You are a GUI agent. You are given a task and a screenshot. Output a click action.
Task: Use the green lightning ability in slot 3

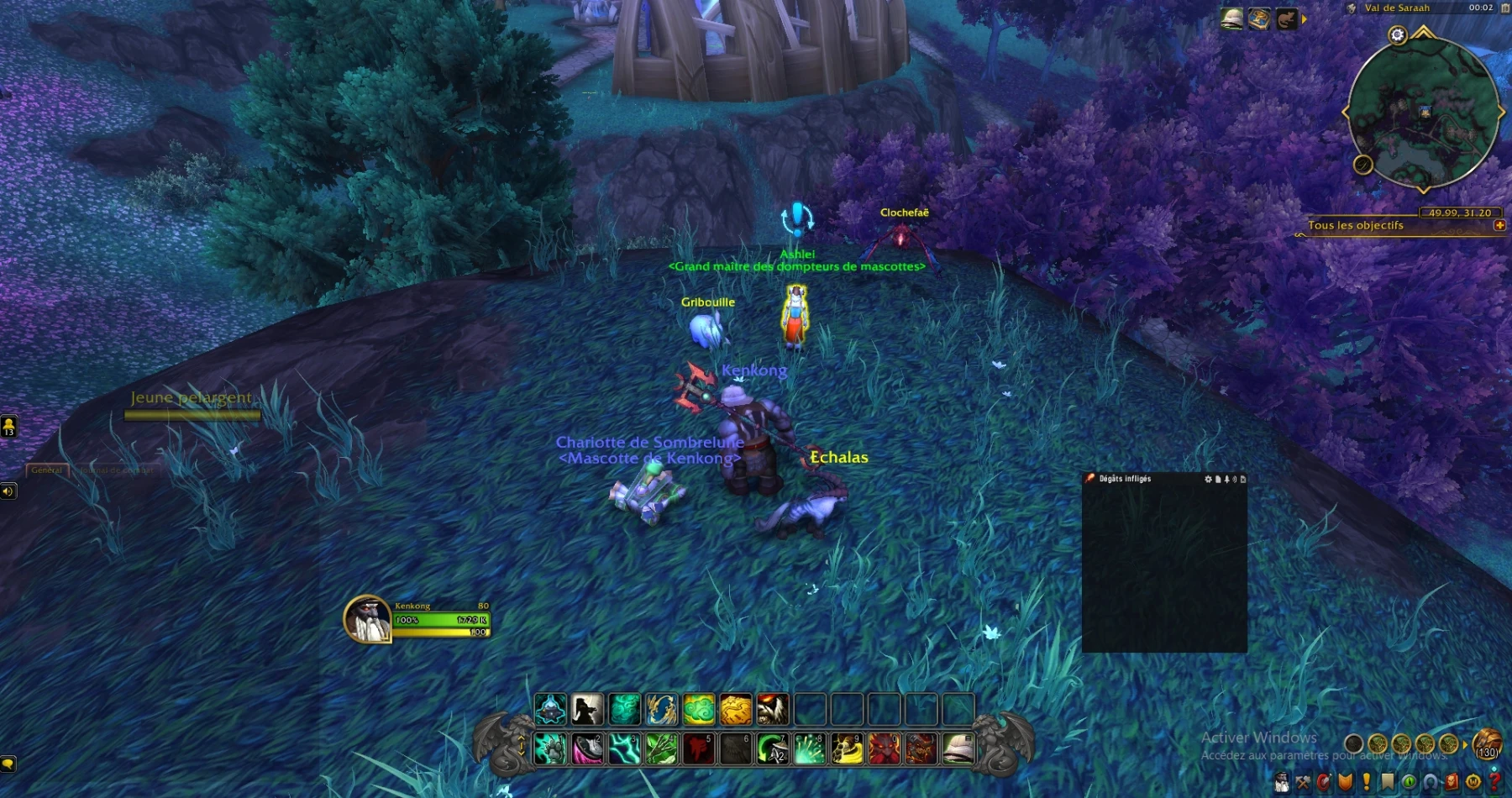(625, 748)
